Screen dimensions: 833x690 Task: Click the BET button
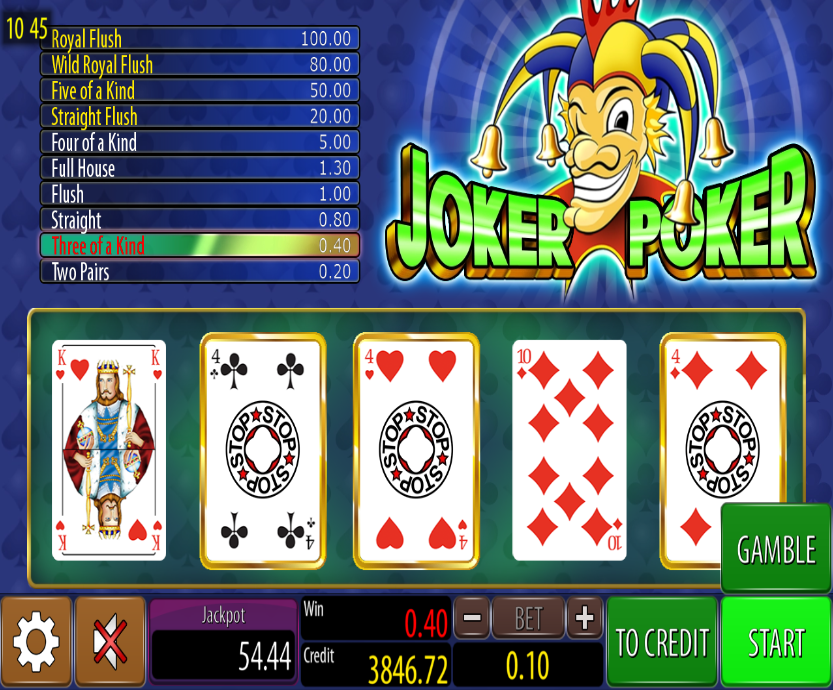(x=528, y=619)
